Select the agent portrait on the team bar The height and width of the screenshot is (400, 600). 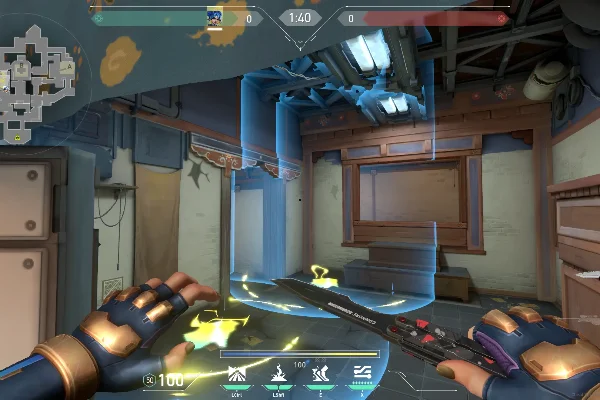pyautogui.click(x=214, y=17)
